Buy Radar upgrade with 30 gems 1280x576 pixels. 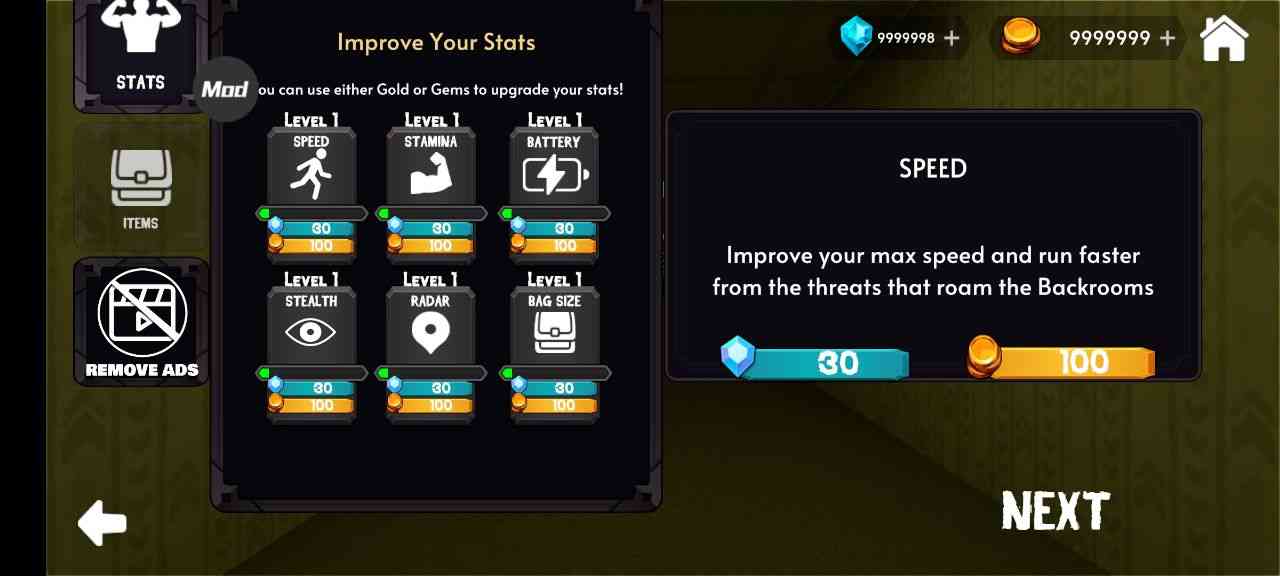[x=438, y=388]
